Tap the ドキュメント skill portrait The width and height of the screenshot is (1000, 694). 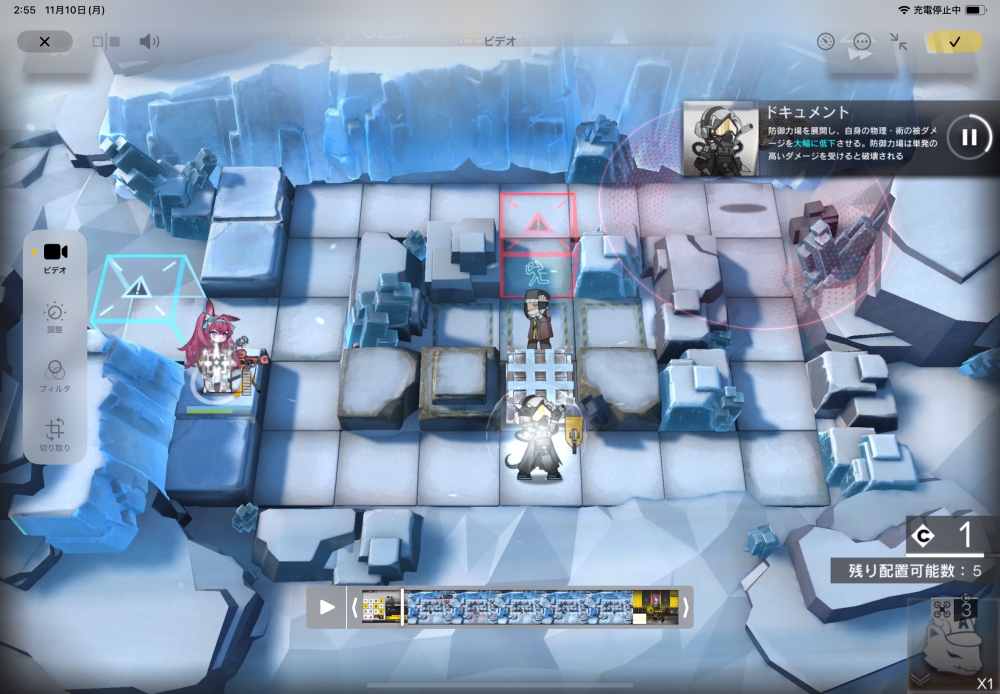point(719,137)
